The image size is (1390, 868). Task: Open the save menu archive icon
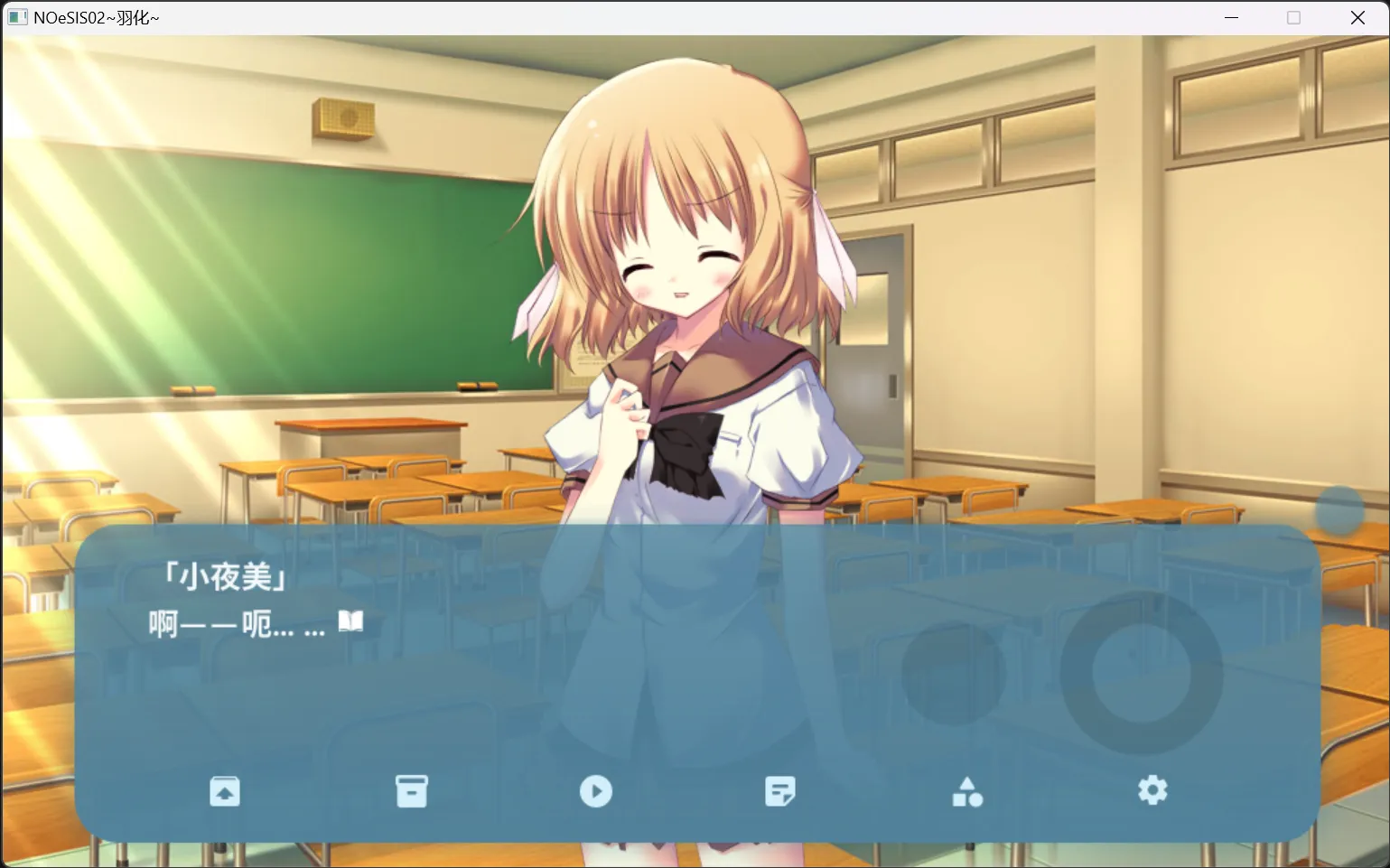point(411,790)
